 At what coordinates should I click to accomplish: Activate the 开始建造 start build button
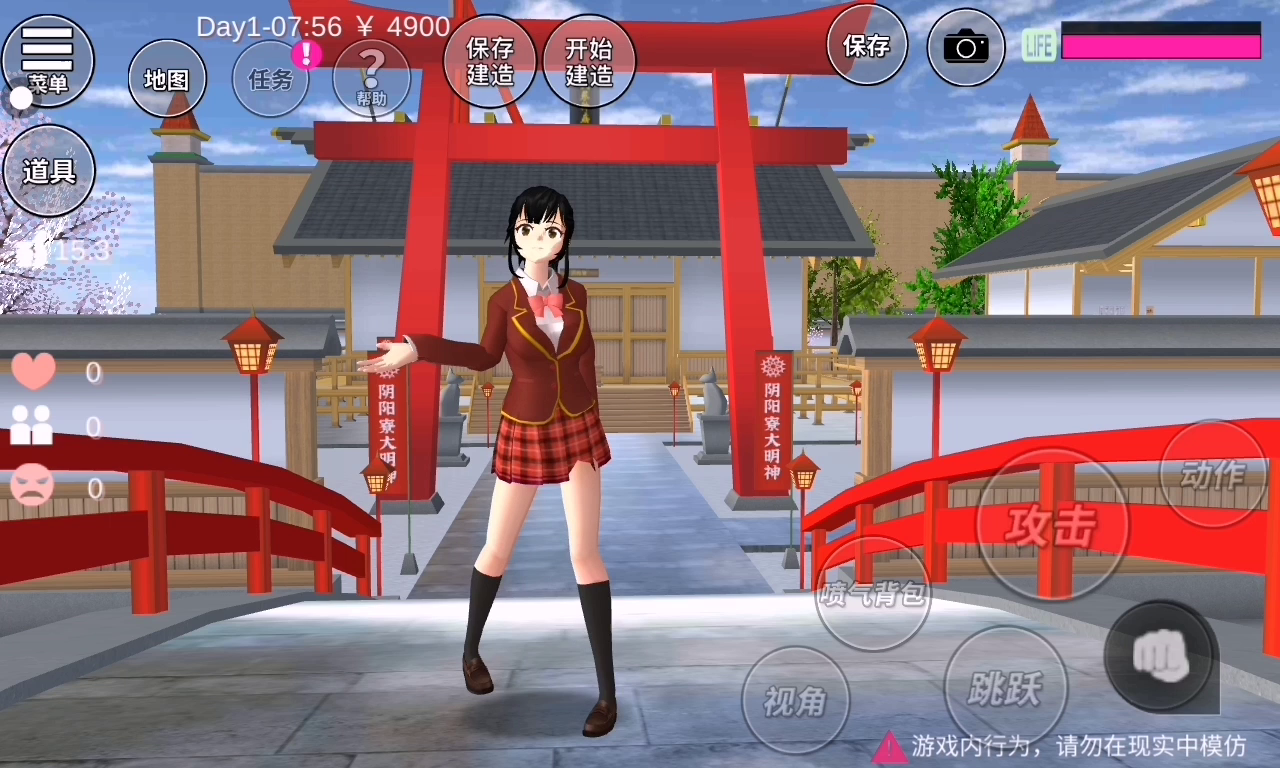(589, 61)
